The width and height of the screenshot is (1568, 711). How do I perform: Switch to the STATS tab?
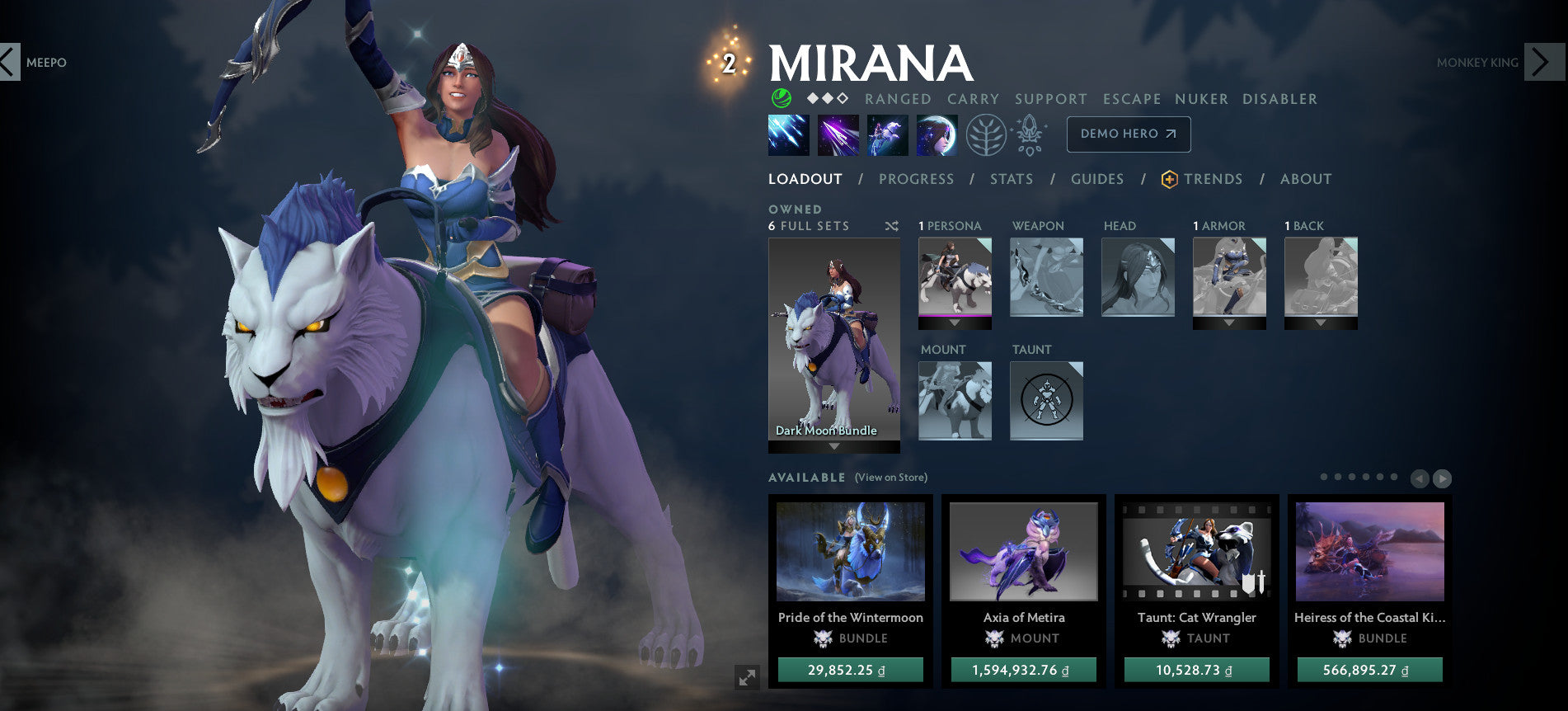[x=1012, y=179]
